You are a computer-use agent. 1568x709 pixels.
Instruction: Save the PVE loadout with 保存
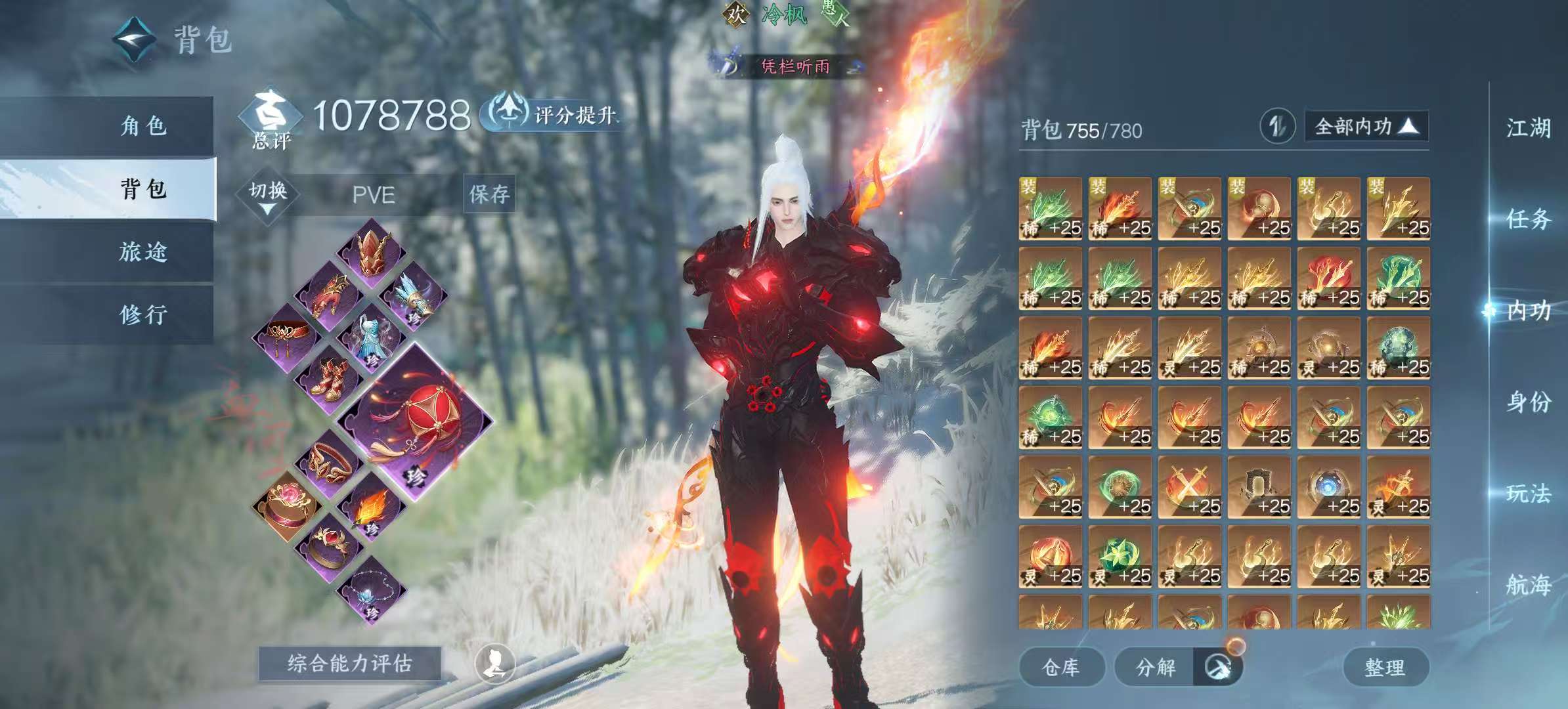pyautogui.click(x=489, y=194)
